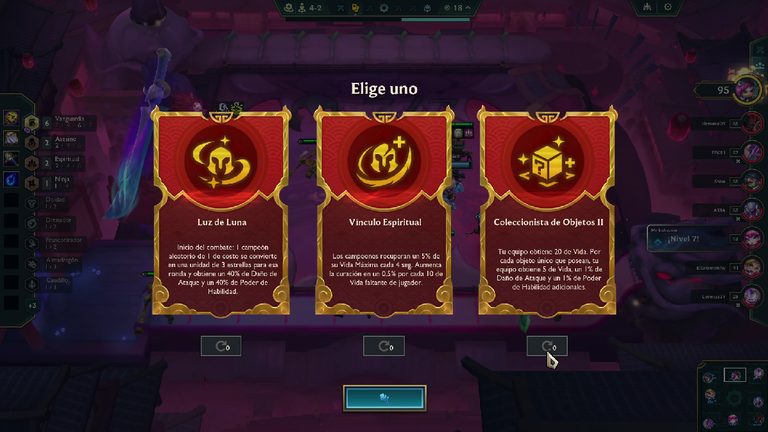This screenshot has width=768, height=432.
Task: Reroll the Vínculo Espiritual augment
Action: (384, 346)
